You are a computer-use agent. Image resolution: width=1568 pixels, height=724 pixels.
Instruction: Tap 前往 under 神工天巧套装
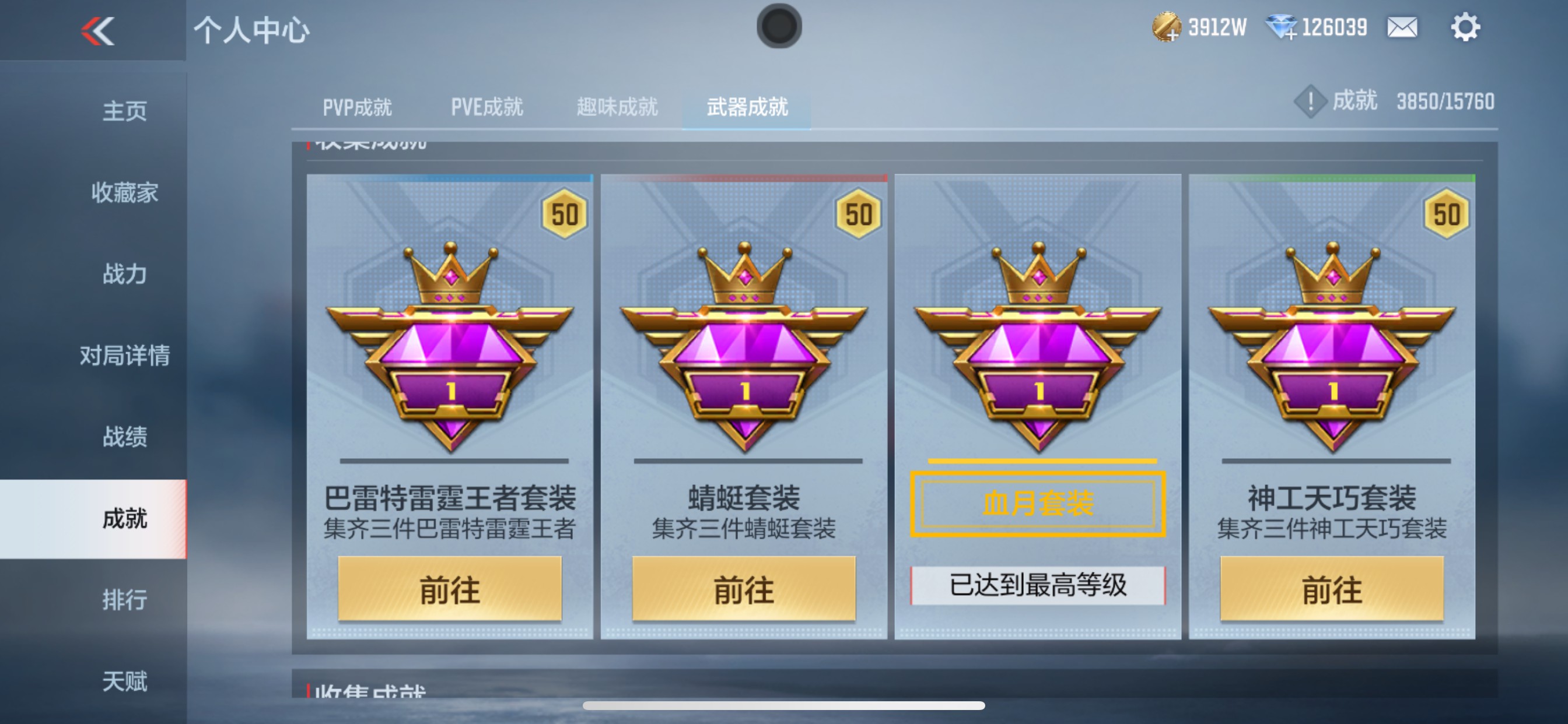[1334, 588]
